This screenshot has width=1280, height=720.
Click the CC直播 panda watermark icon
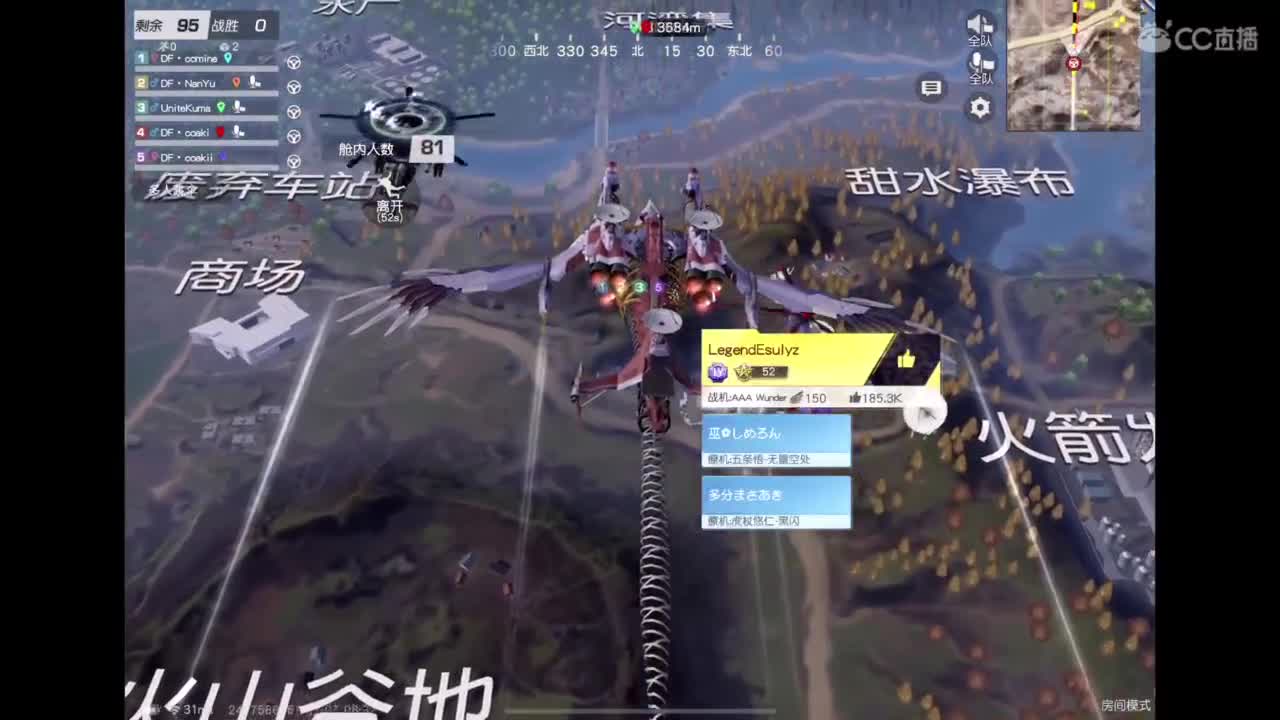pos(1155,32)
